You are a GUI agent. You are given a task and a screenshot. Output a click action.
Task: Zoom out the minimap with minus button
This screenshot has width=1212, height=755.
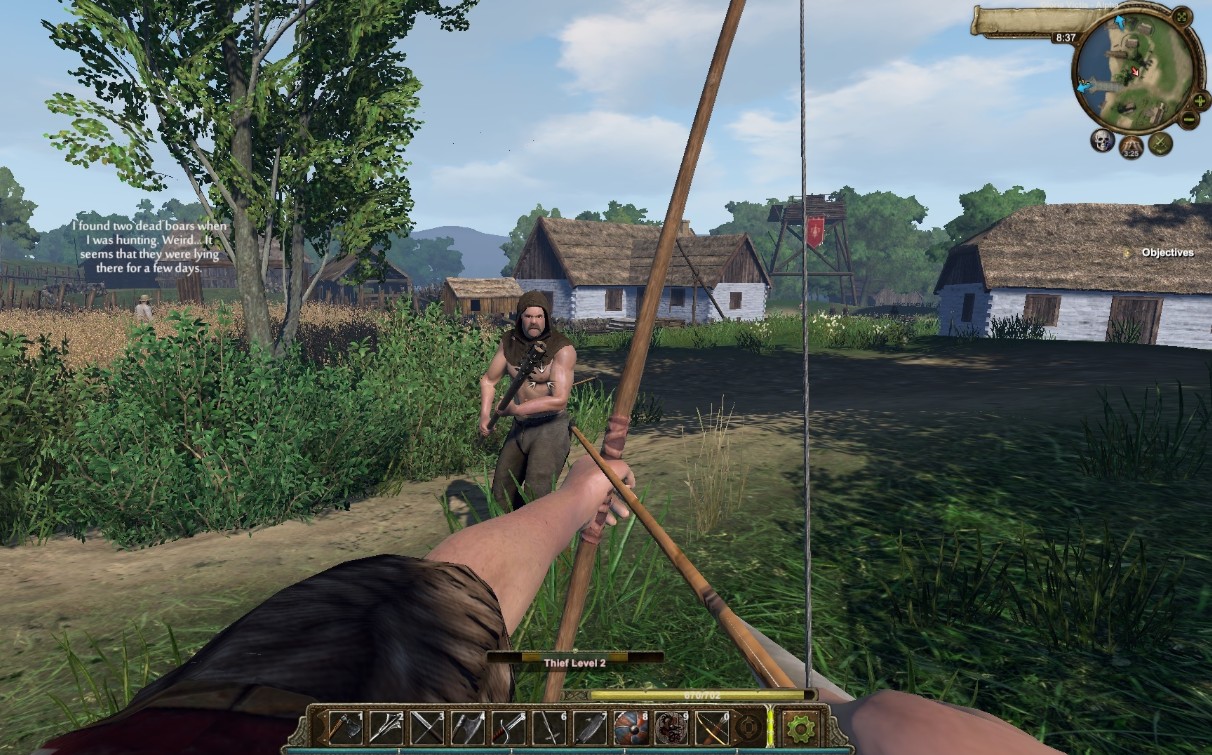coord(1189,119)
